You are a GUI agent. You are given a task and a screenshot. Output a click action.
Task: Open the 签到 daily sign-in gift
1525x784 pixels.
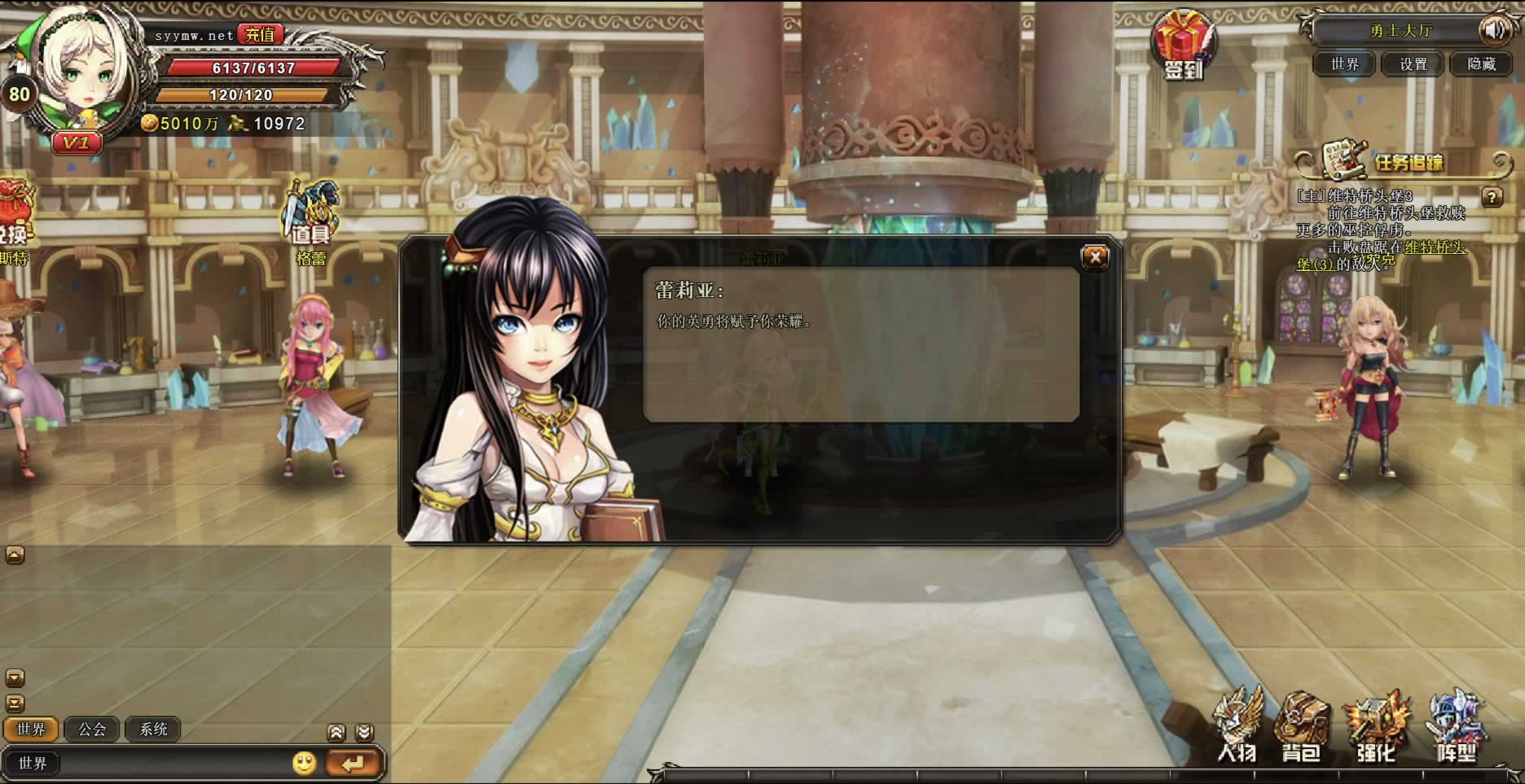(x=1183, y=46)
